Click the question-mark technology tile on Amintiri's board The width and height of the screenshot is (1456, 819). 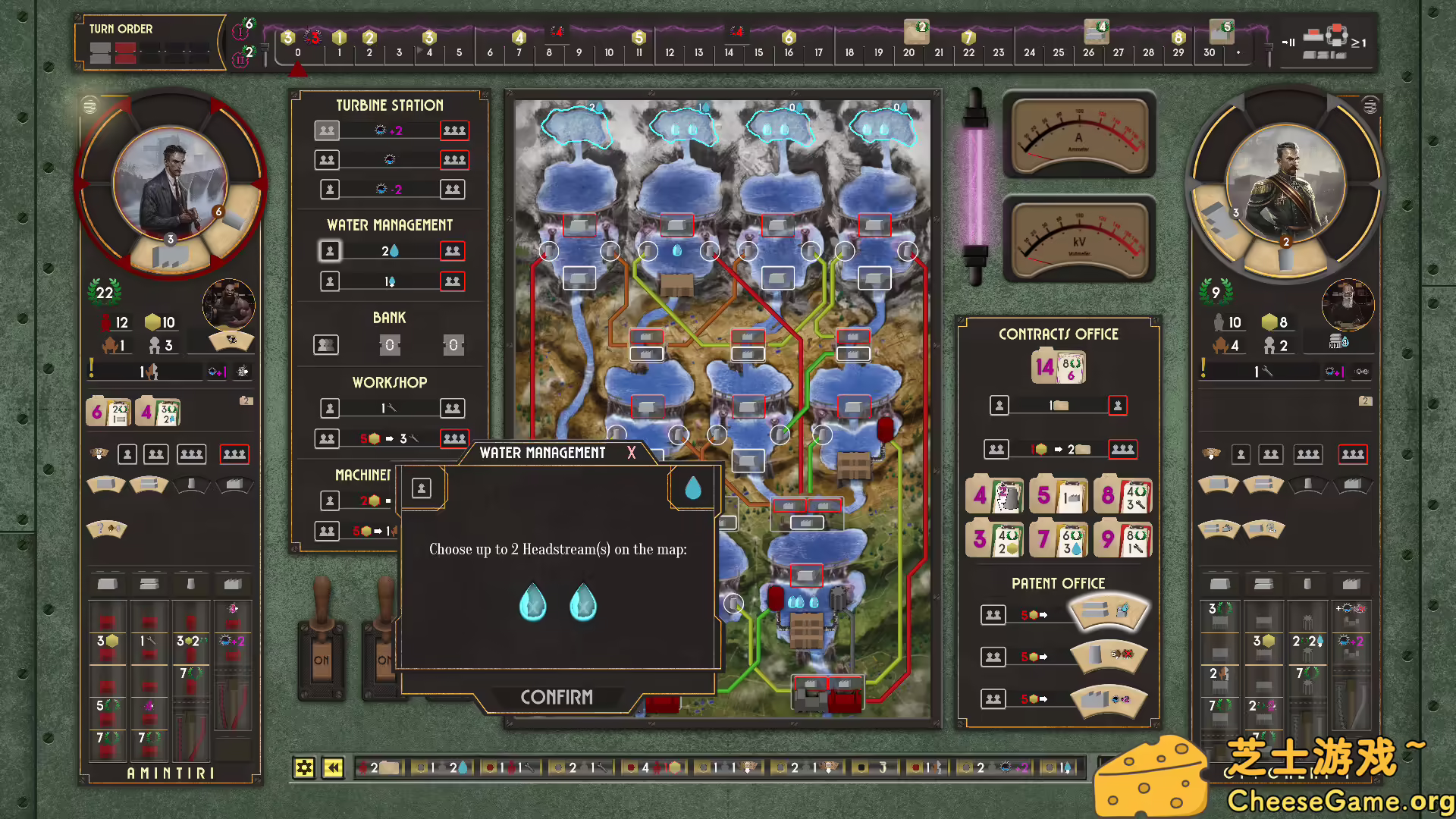pyautogui.click(x=106, y=529)
